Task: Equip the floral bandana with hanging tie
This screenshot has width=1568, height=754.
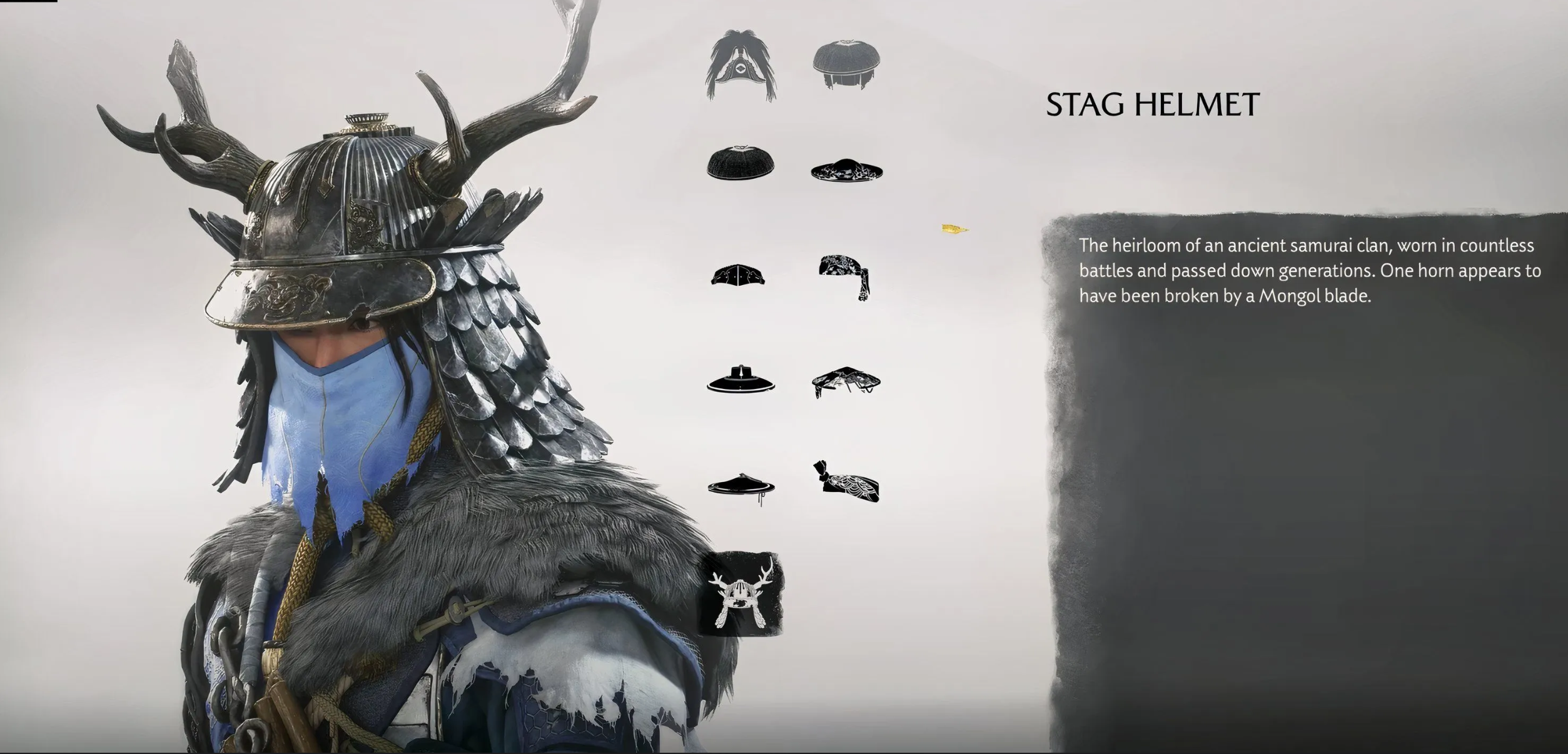Action: tap(845, 276)
